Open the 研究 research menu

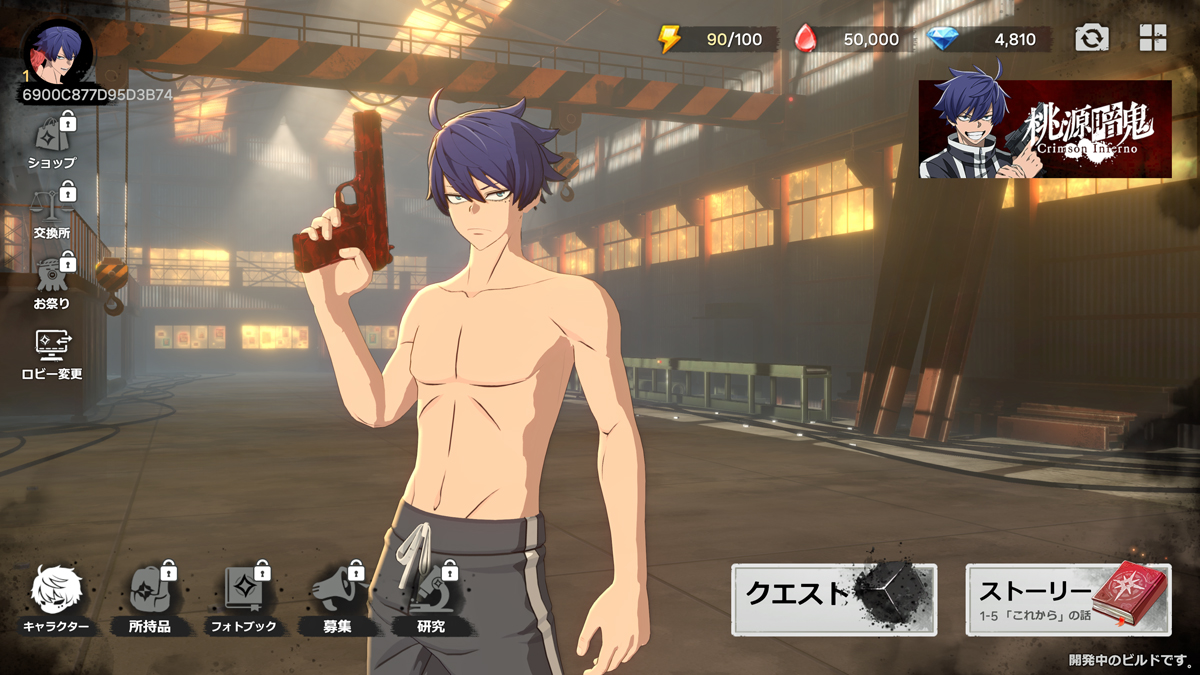431,600
